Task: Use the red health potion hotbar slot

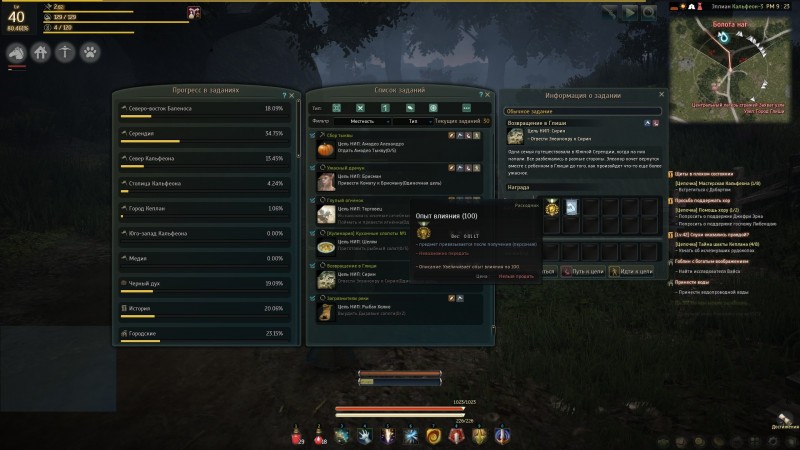Action: click(x=298, y=437)
